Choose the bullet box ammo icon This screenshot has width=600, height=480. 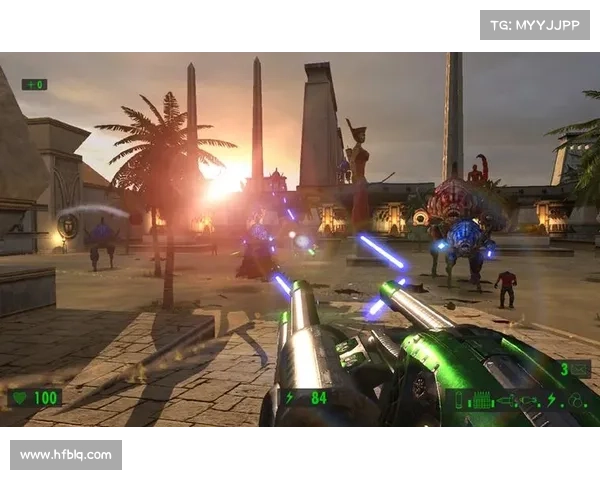point(483,399)
